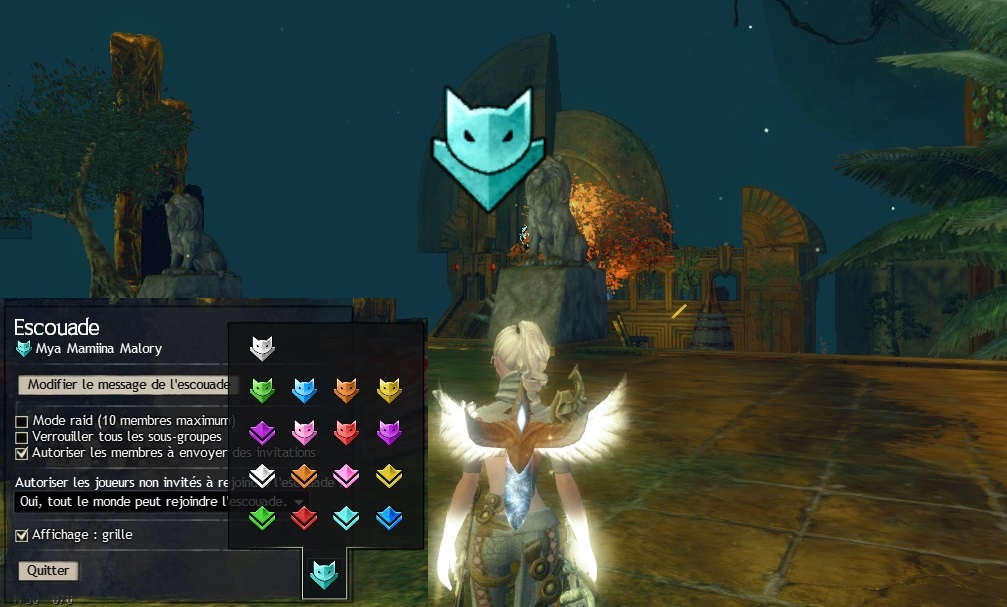
Task: Enable raid mode (10 members maximum)
Action: tap(22, 421)
